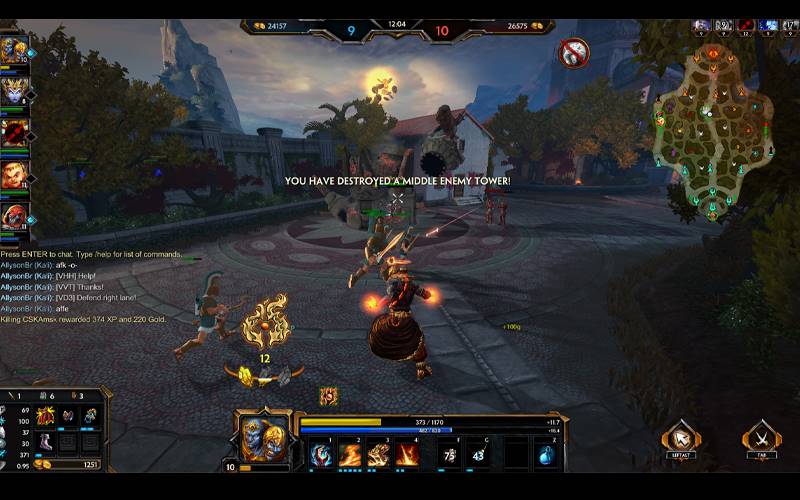Select the red-helmeted teammate portrait

[14, 216]
